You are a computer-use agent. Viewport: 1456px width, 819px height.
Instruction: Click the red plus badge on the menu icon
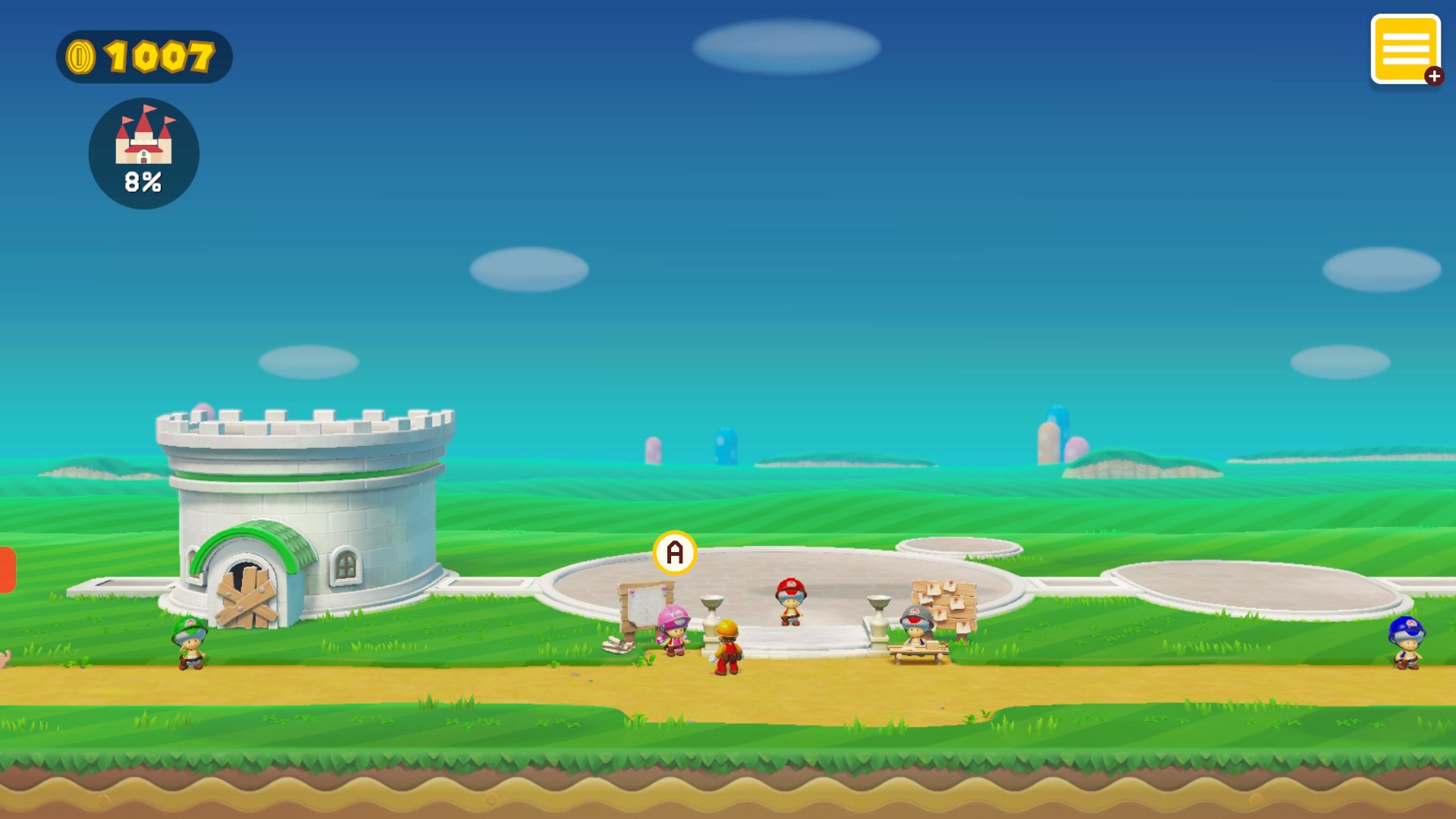pos(1433,75)
